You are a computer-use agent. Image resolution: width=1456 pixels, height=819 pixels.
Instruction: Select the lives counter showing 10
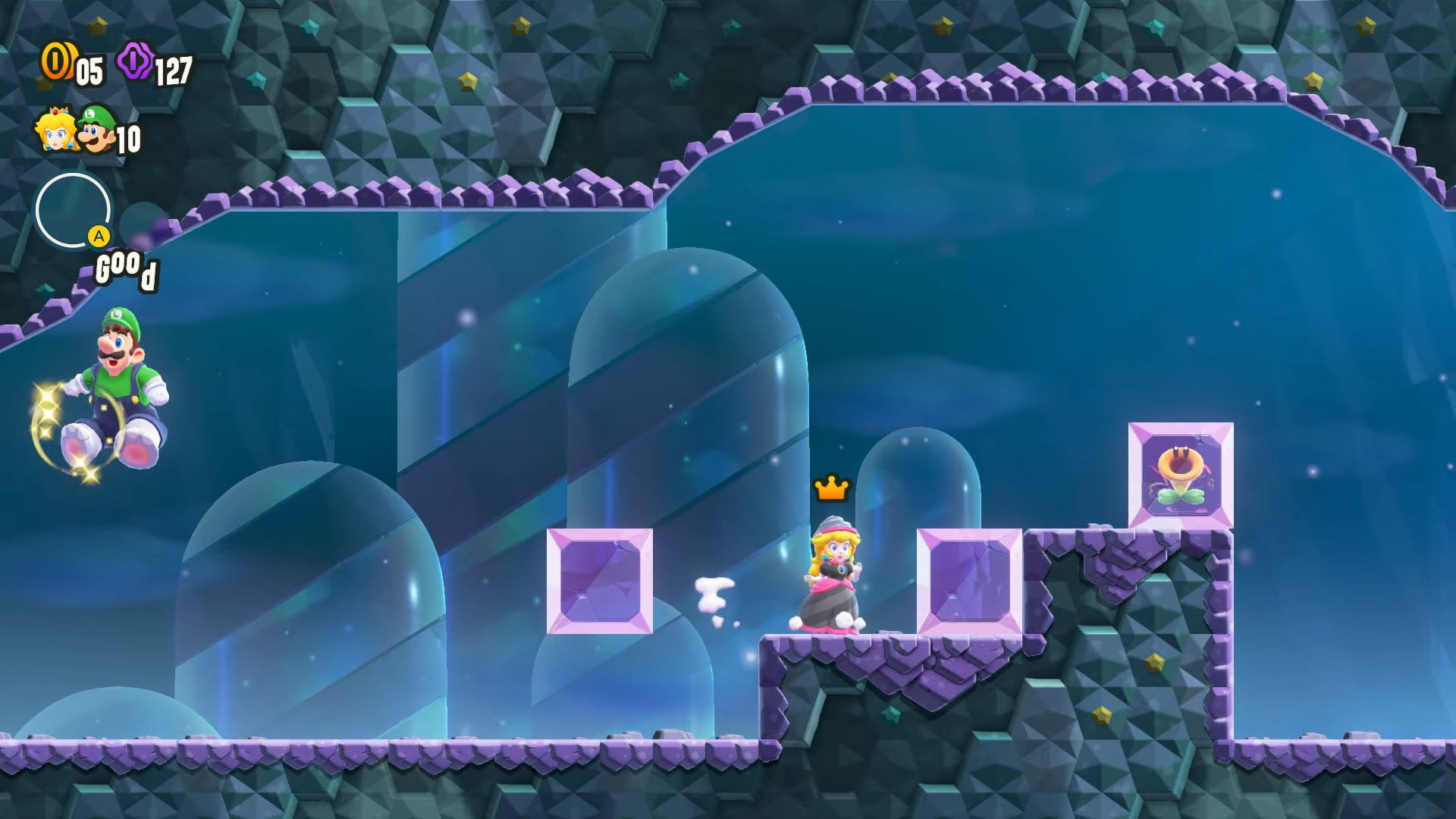(x=130, y=139)
